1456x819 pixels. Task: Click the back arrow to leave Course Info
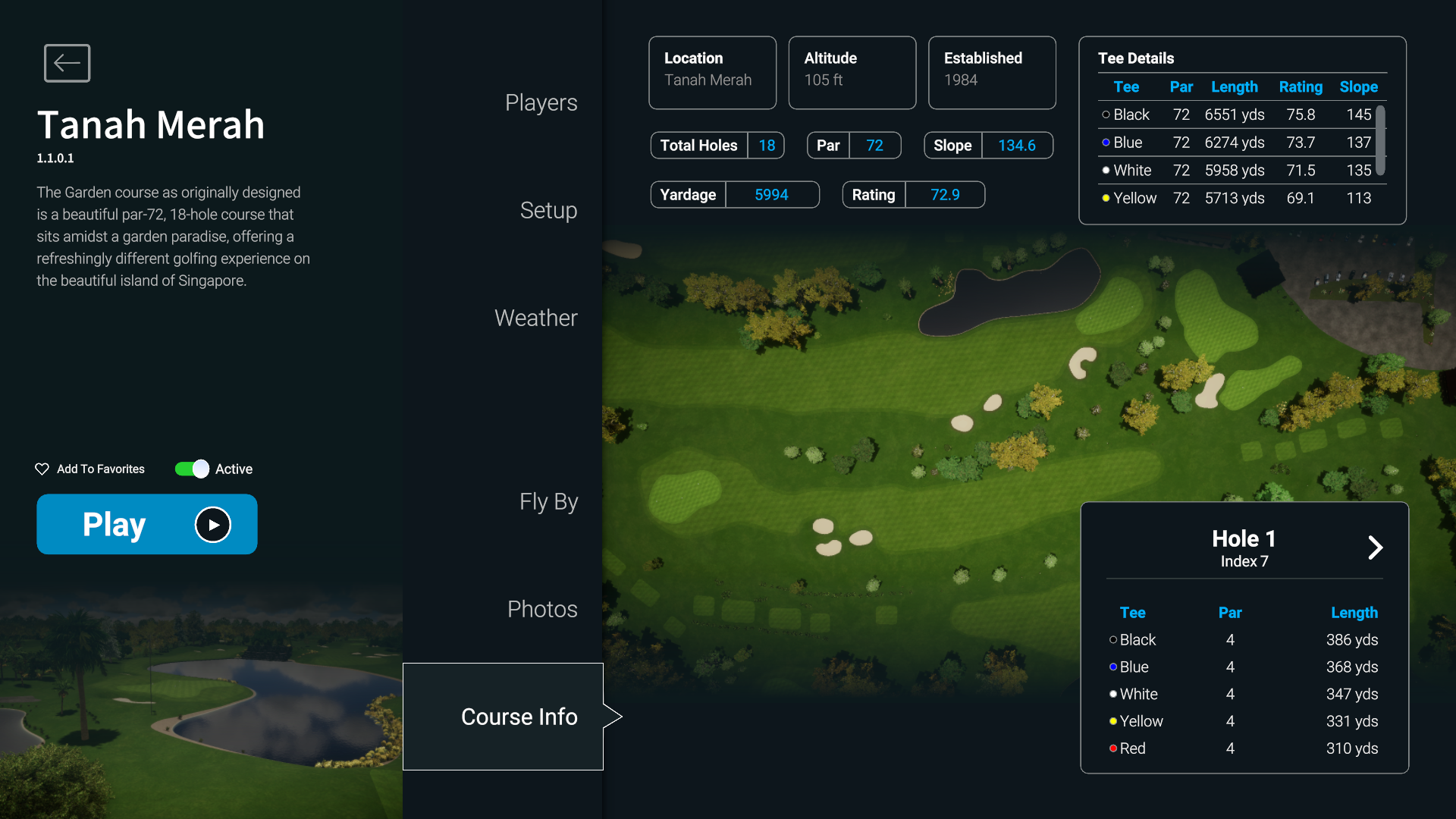point(67,63)
